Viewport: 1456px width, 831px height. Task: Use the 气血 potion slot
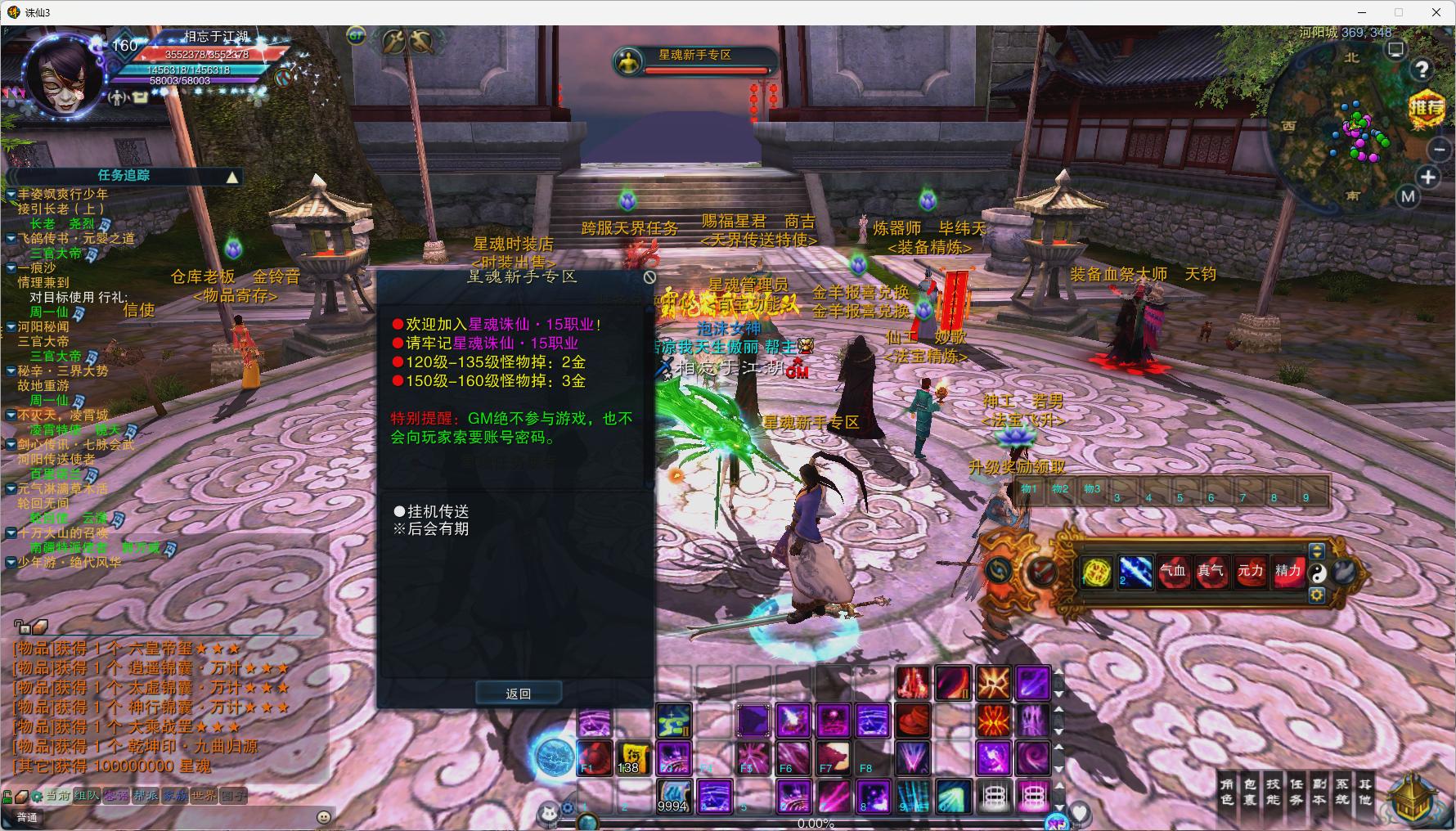(1172, 572)
